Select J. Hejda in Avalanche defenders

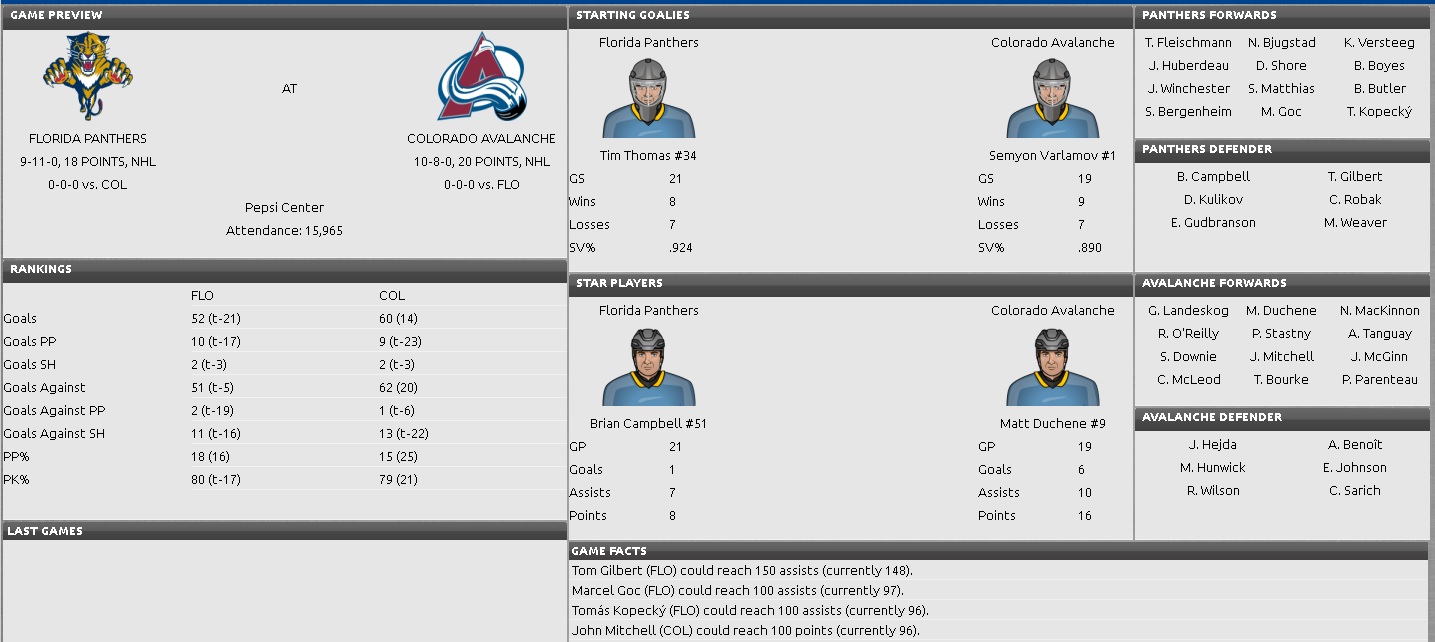pos(1213,445)
